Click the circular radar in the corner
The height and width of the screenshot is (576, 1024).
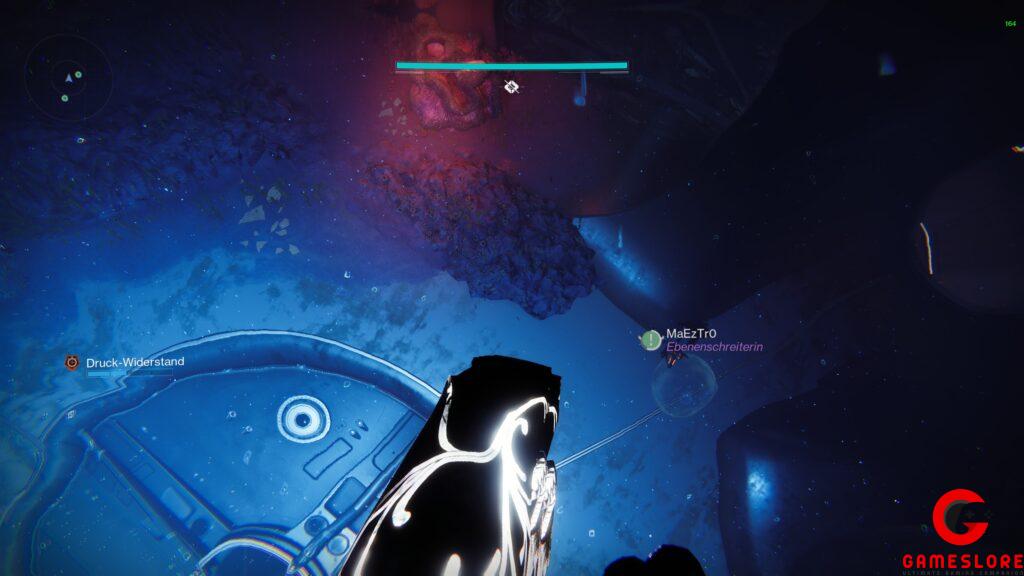click(x=68, y=78)
